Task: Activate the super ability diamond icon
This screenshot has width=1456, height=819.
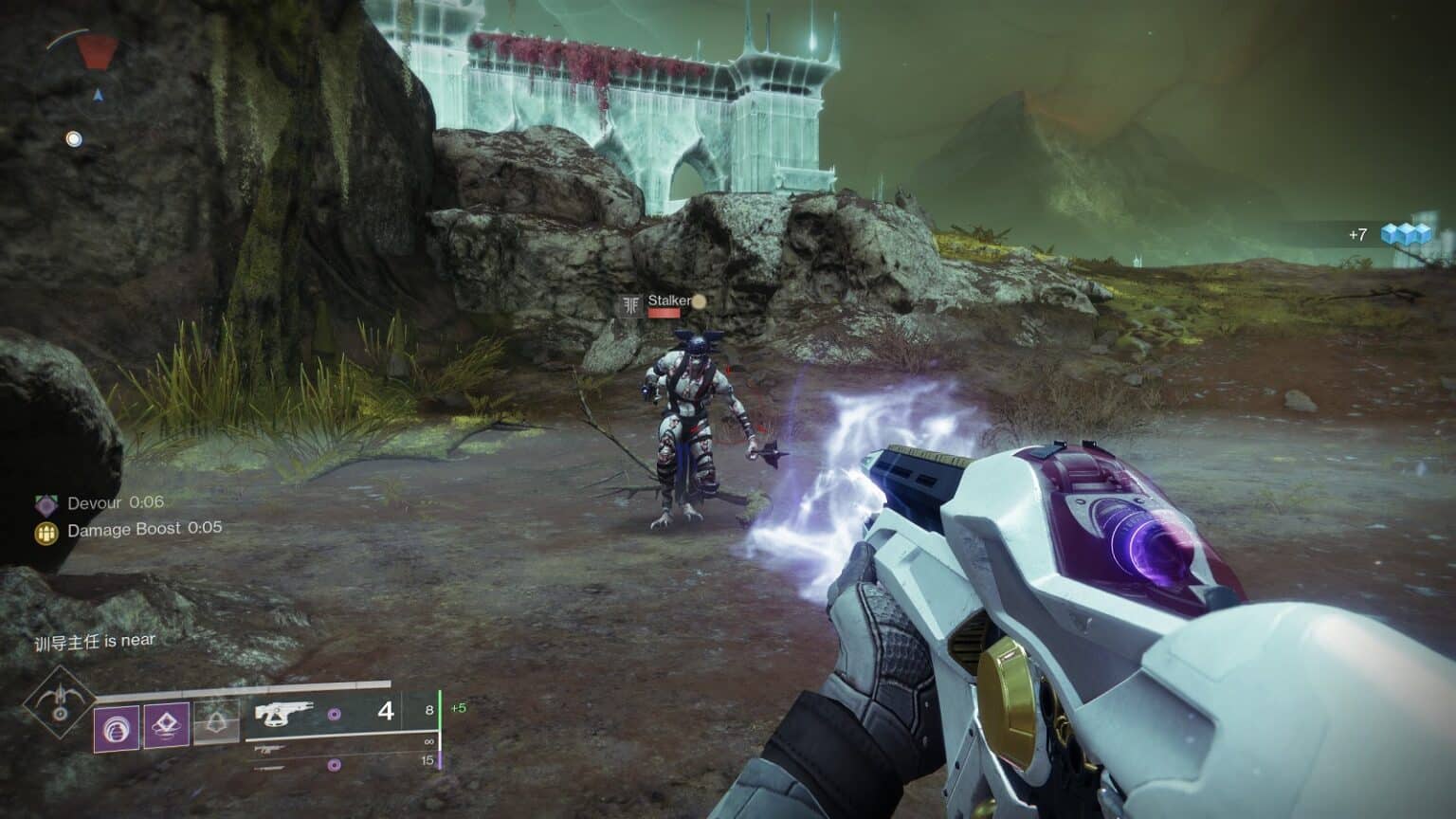Action: click(x=60, y=702)
